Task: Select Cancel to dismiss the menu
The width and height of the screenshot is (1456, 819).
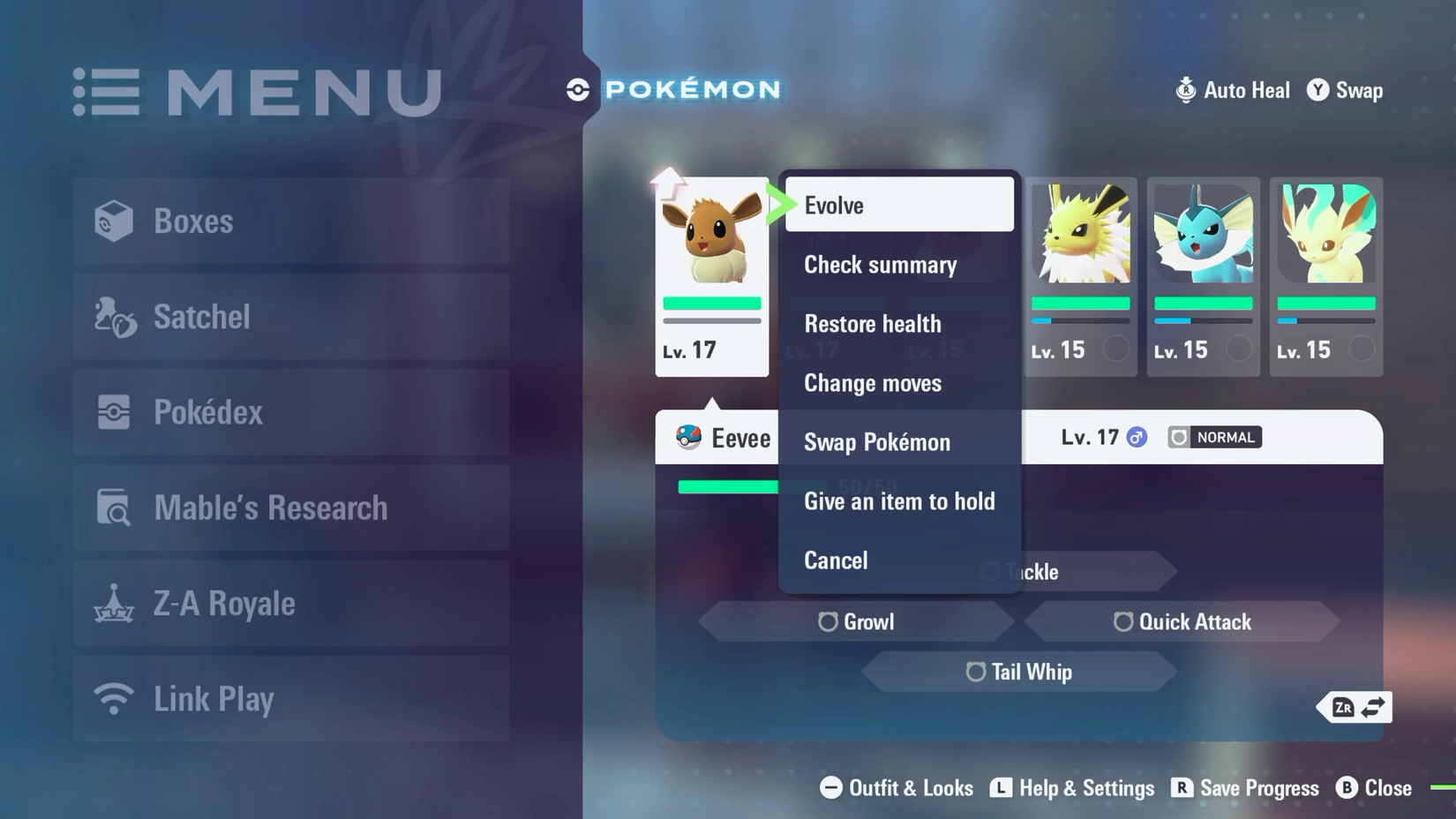Action: [x=835, y=560]
